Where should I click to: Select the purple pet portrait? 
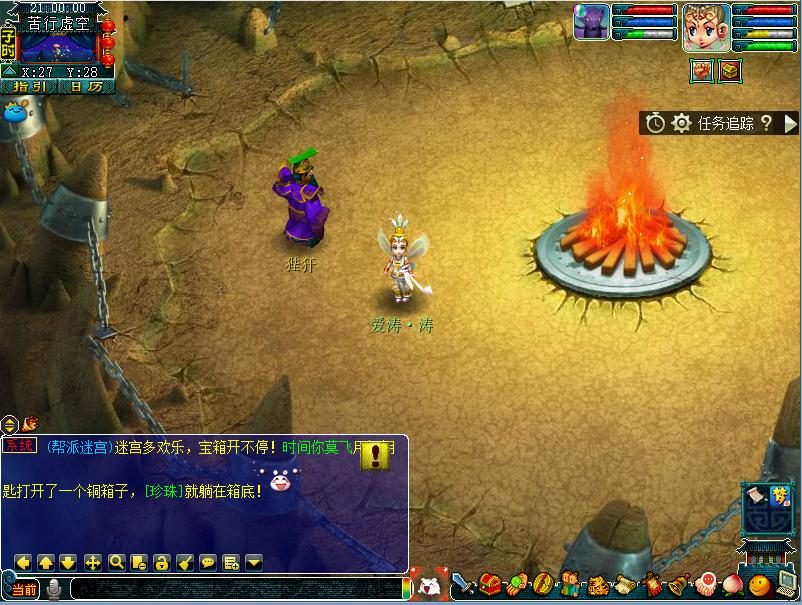pos(591,22)
